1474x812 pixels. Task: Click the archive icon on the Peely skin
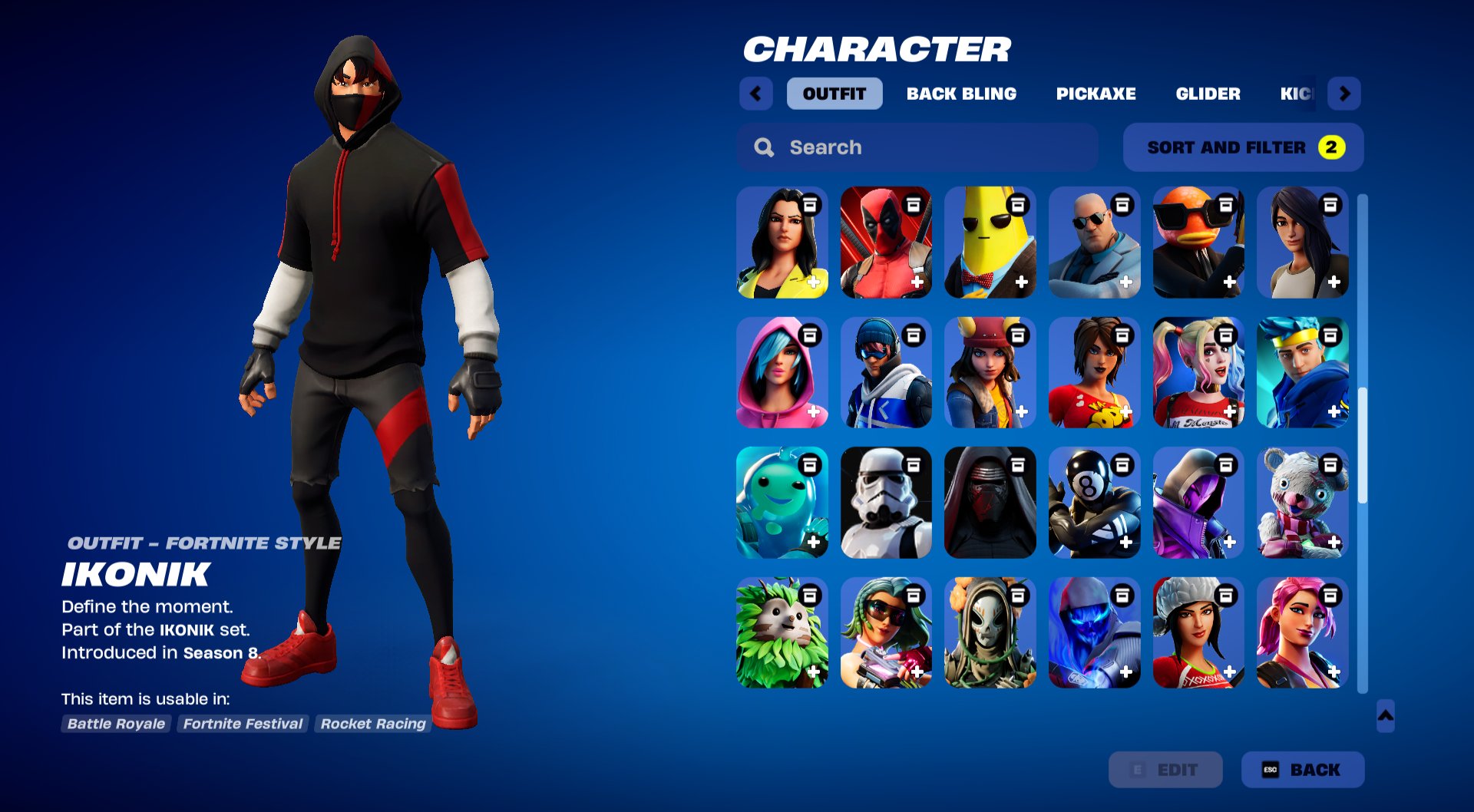[1019, 206]
